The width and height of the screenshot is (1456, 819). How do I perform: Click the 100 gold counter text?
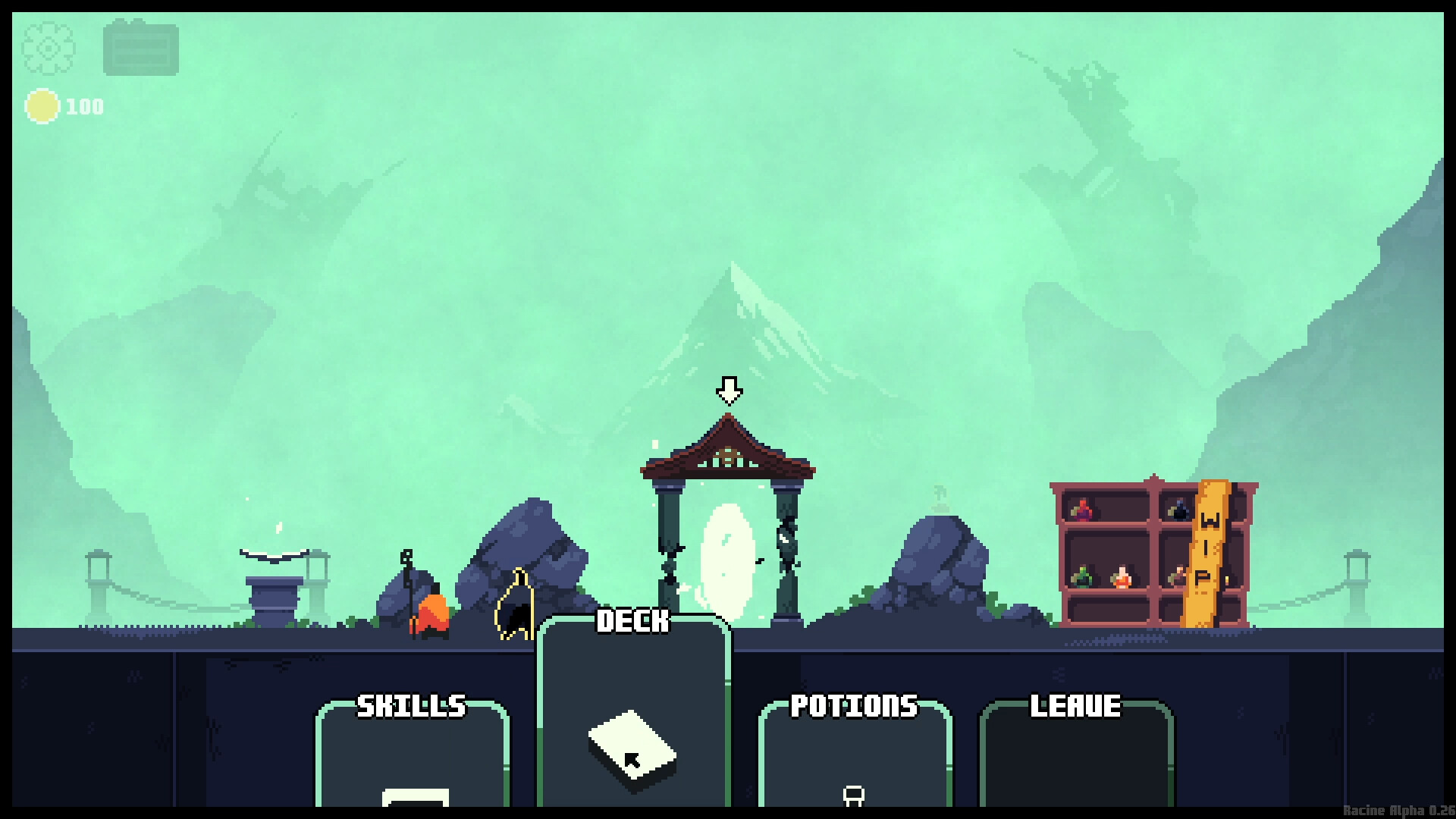pyautogui.click(x=83, y=106)
